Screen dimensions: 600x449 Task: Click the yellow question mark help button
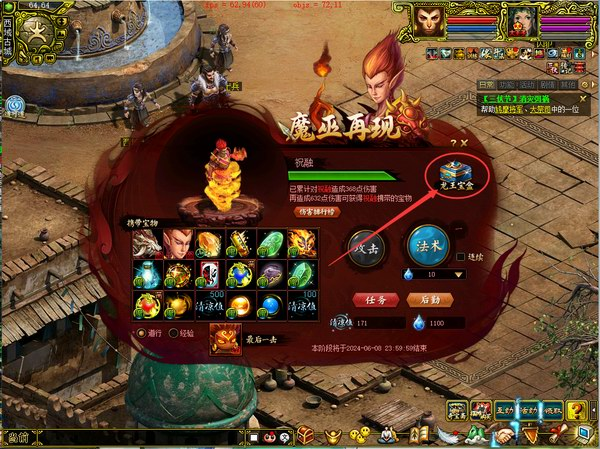578,410
